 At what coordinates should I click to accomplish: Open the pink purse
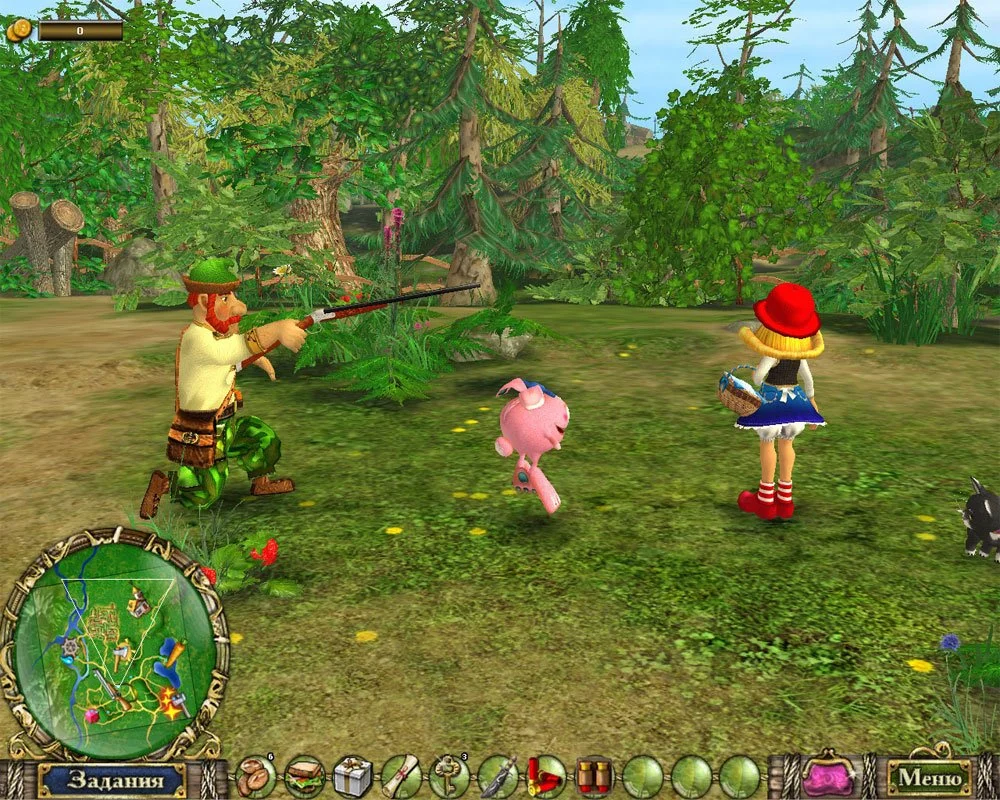(829, 776)
